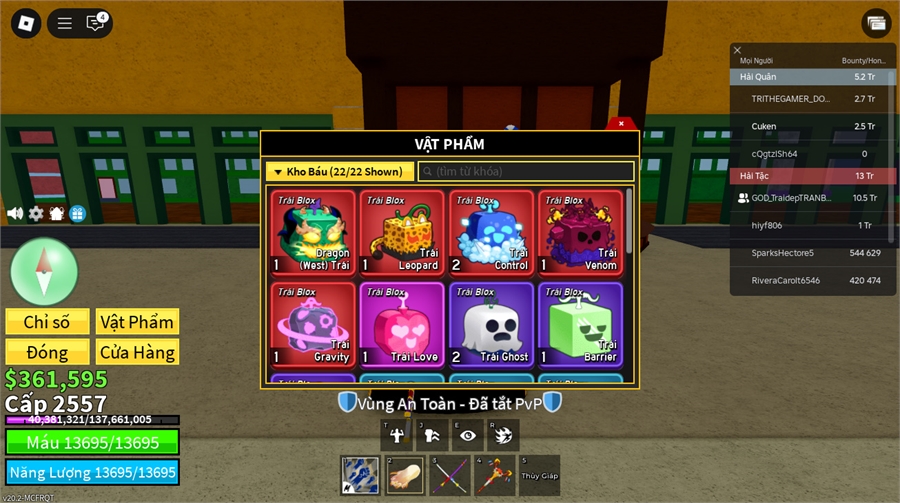Pick the green Barrier fruit

coord(580,325)
